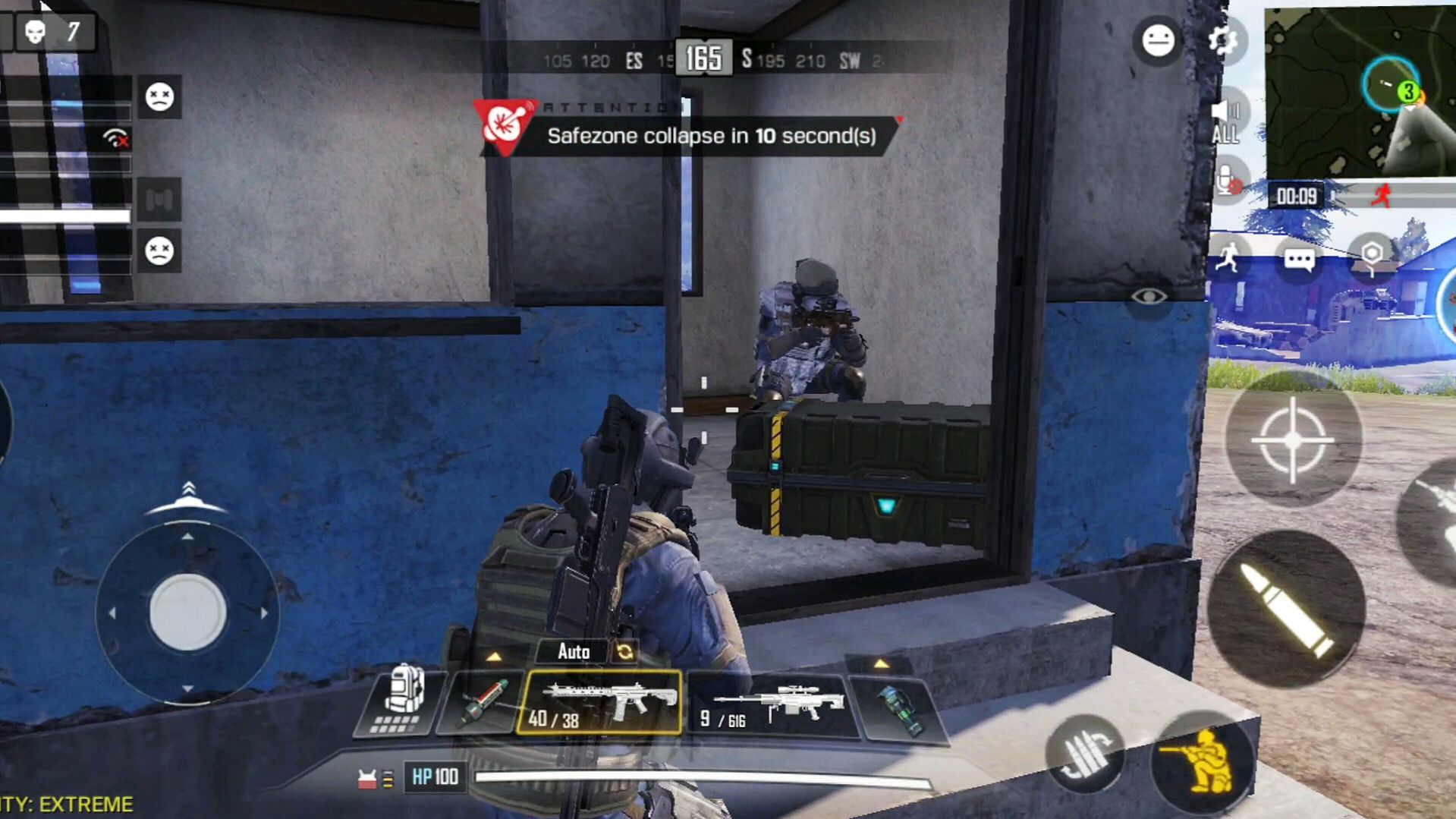
Task: Expand the grenade options arrow
Action: [881, 664]
